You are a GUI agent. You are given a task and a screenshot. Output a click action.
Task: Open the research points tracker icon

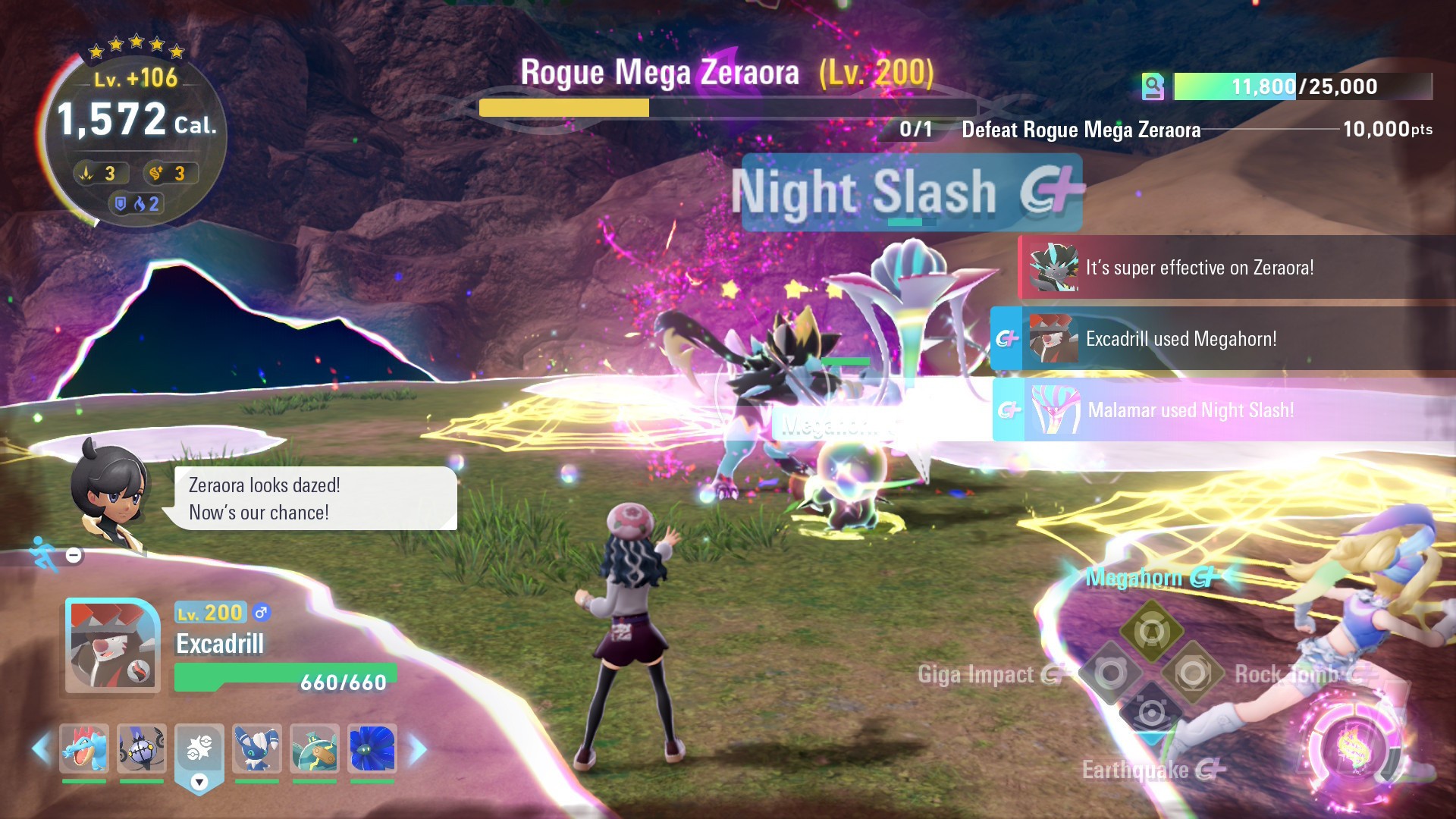(1153, 86)
